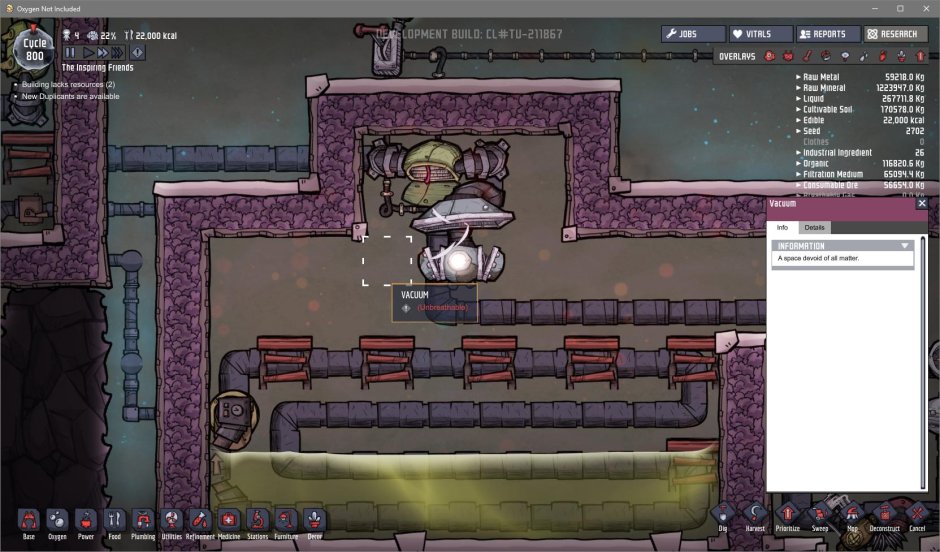Choose the Power build category
The image size is (940, 552).
pos(86,521)
